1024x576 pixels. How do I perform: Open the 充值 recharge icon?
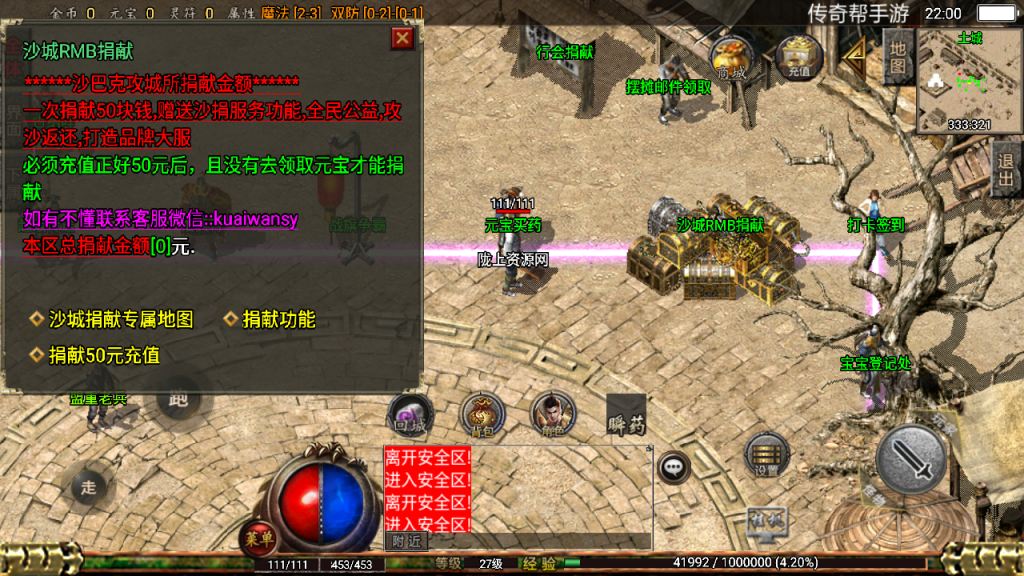pyautogui.click(x=798, y=58)
